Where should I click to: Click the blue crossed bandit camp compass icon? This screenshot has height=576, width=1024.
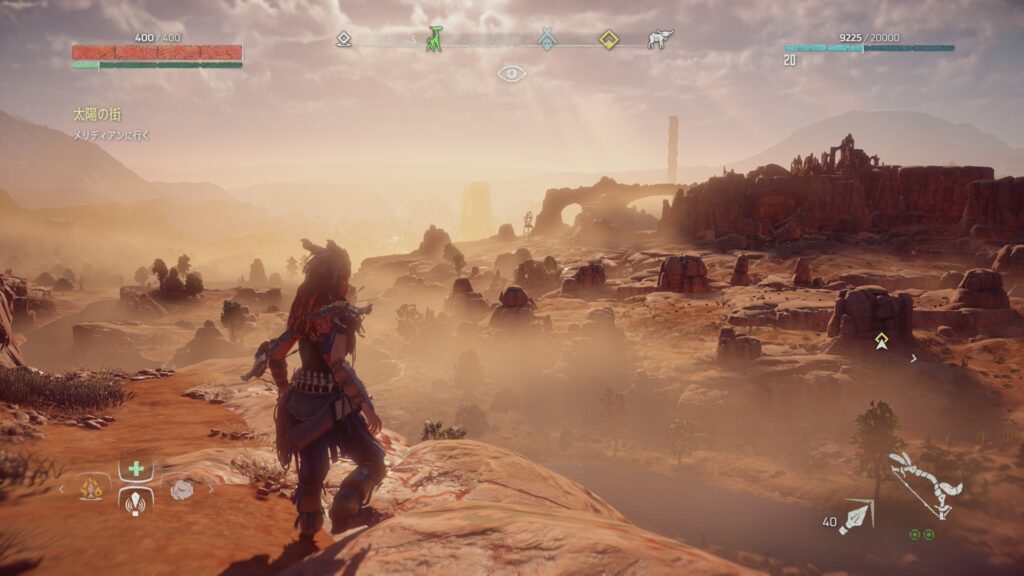[x=546, y=39]
